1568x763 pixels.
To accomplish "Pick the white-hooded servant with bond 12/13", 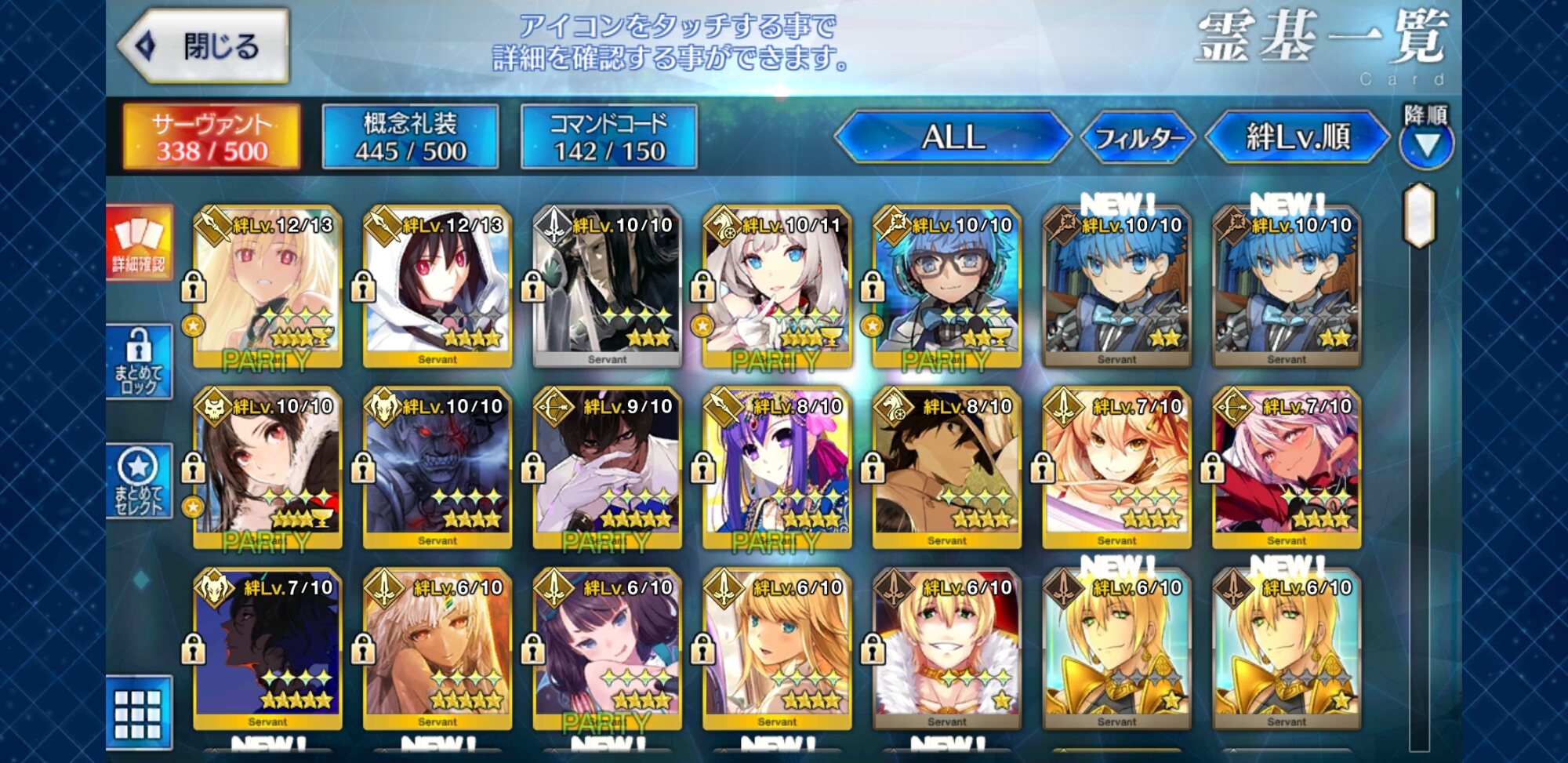I will pos(437,288).
